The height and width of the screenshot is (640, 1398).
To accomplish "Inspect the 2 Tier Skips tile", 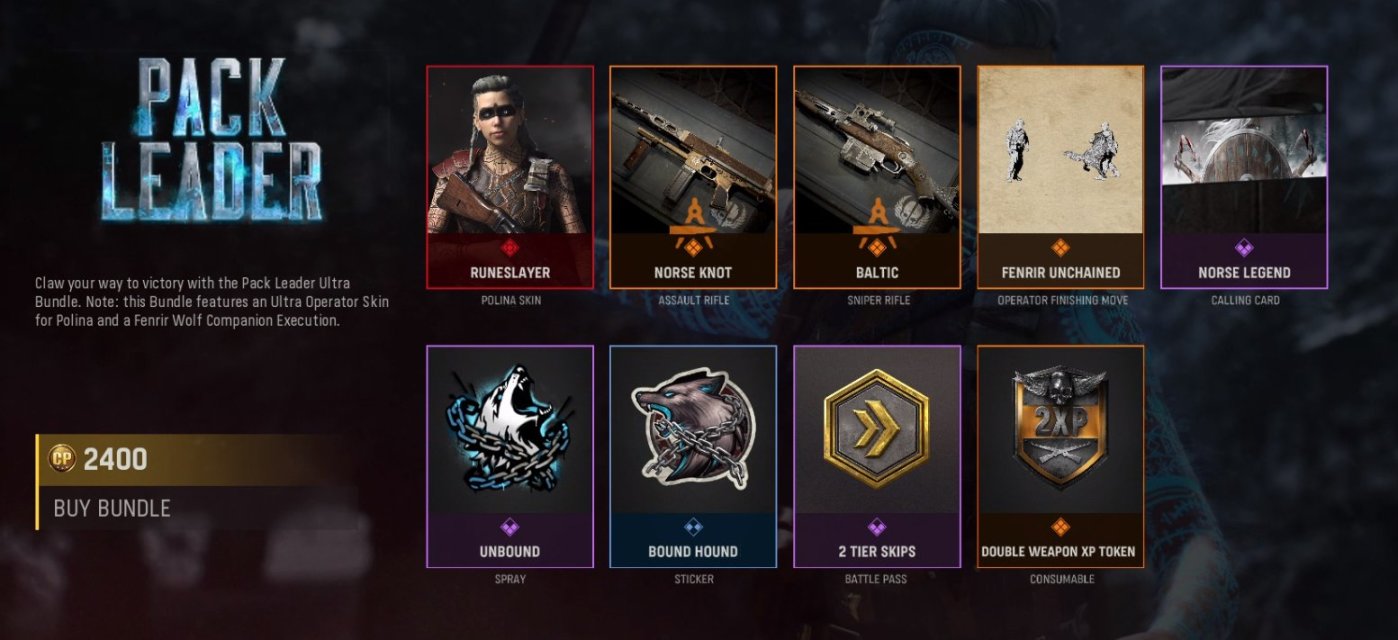I will tap(877, 456).
